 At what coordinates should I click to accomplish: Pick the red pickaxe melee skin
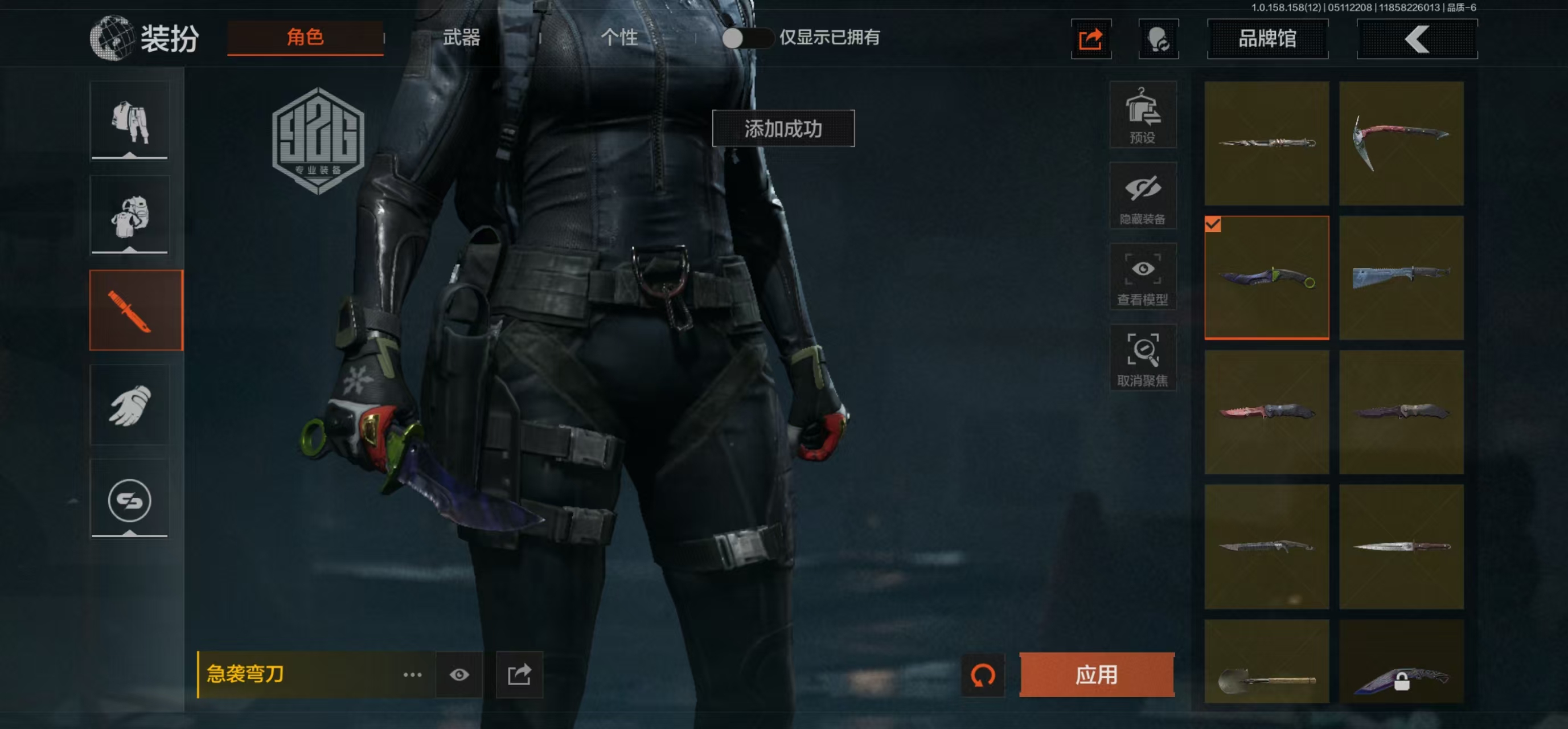(x=1401, y=143)
